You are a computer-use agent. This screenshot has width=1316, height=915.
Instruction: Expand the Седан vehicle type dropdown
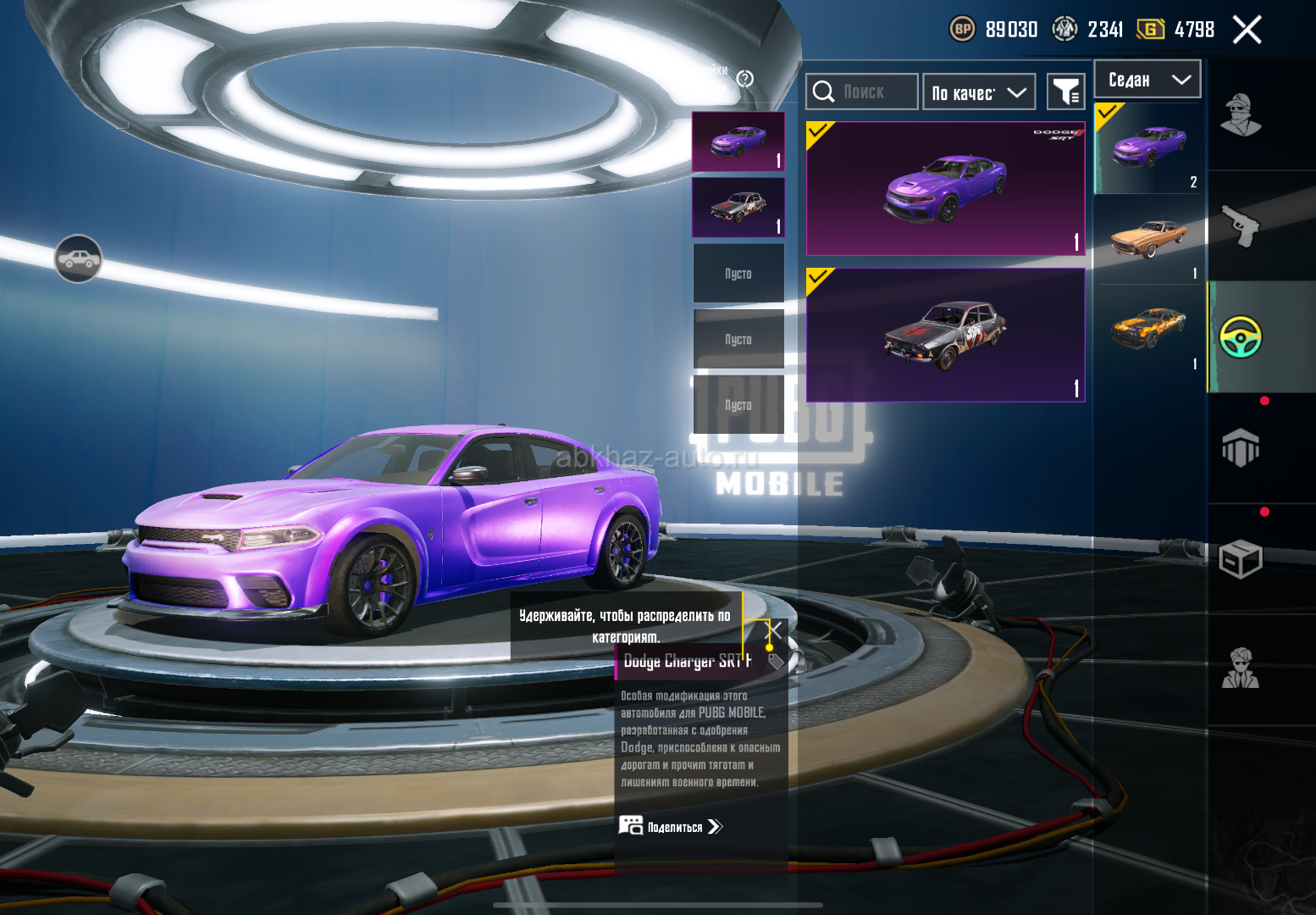click(x=1147, y=80)
